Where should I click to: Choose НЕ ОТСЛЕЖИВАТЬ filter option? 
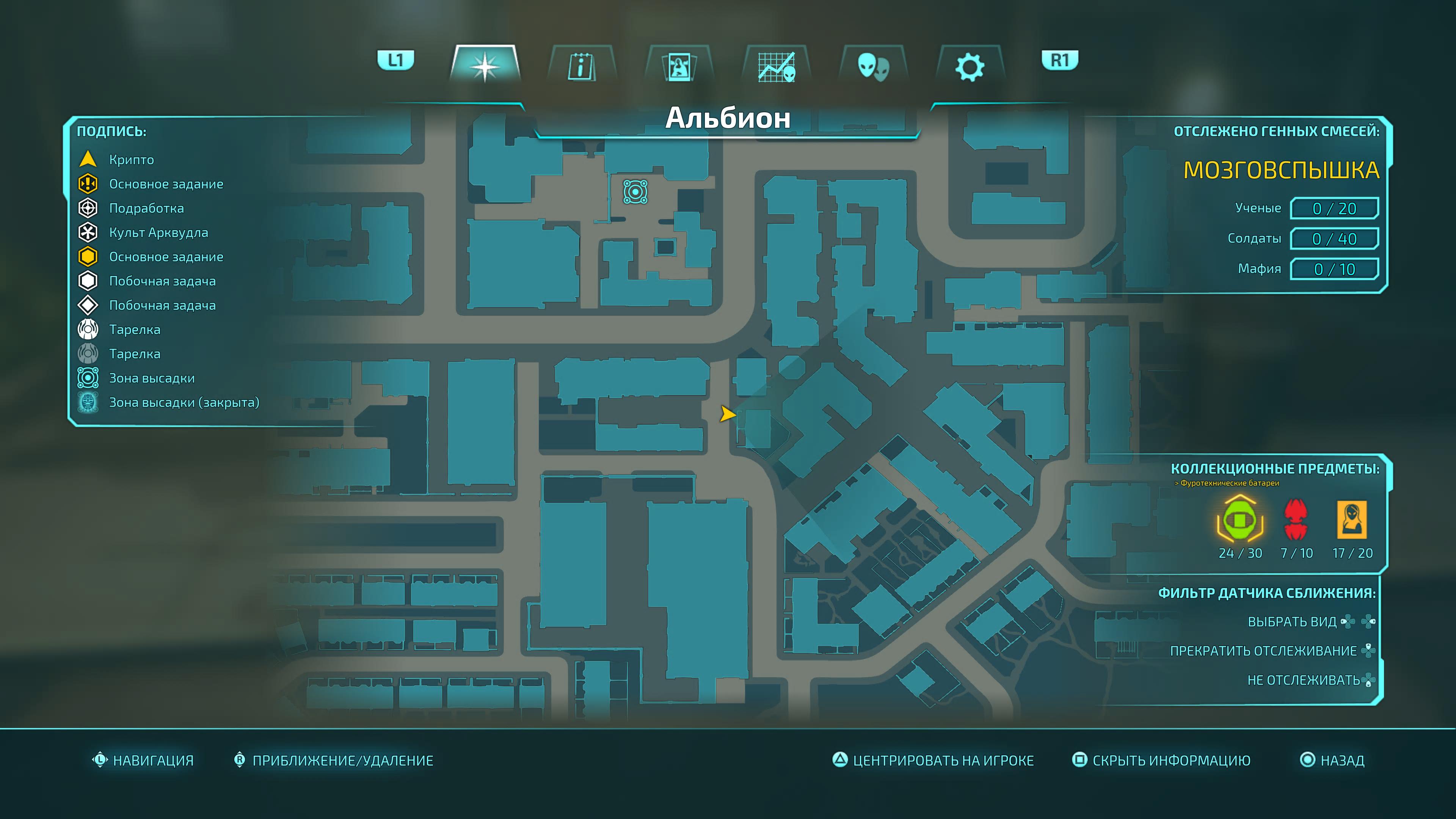coord(1303,680)
